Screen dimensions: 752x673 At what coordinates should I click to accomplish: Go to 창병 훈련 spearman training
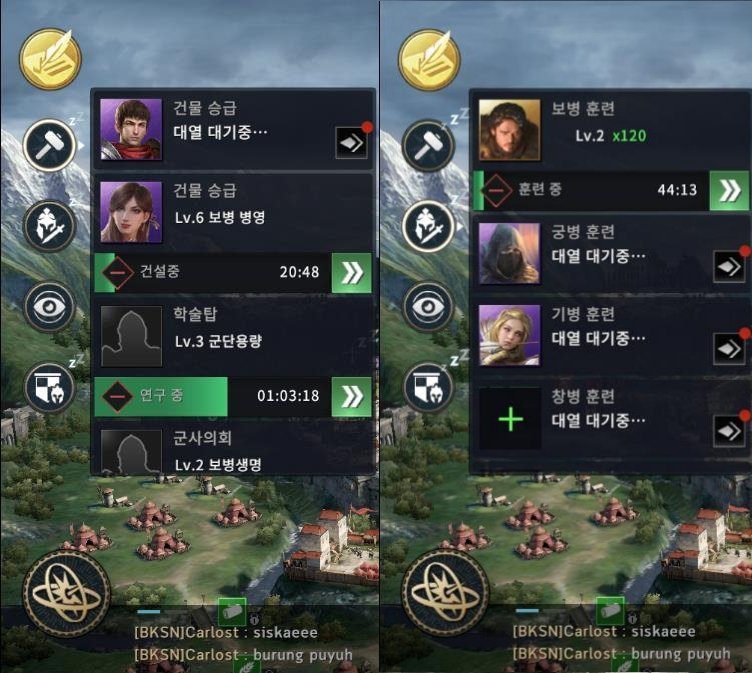[x=728, y=430]
